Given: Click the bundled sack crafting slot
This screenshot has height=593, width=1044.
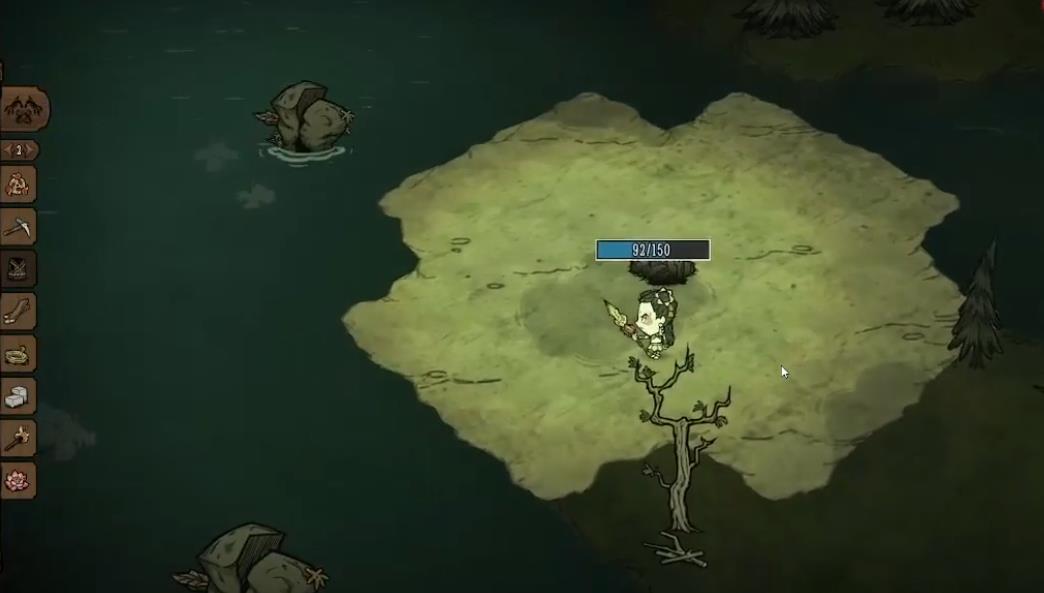Looking at the screenshot, I should click(18, 185).
